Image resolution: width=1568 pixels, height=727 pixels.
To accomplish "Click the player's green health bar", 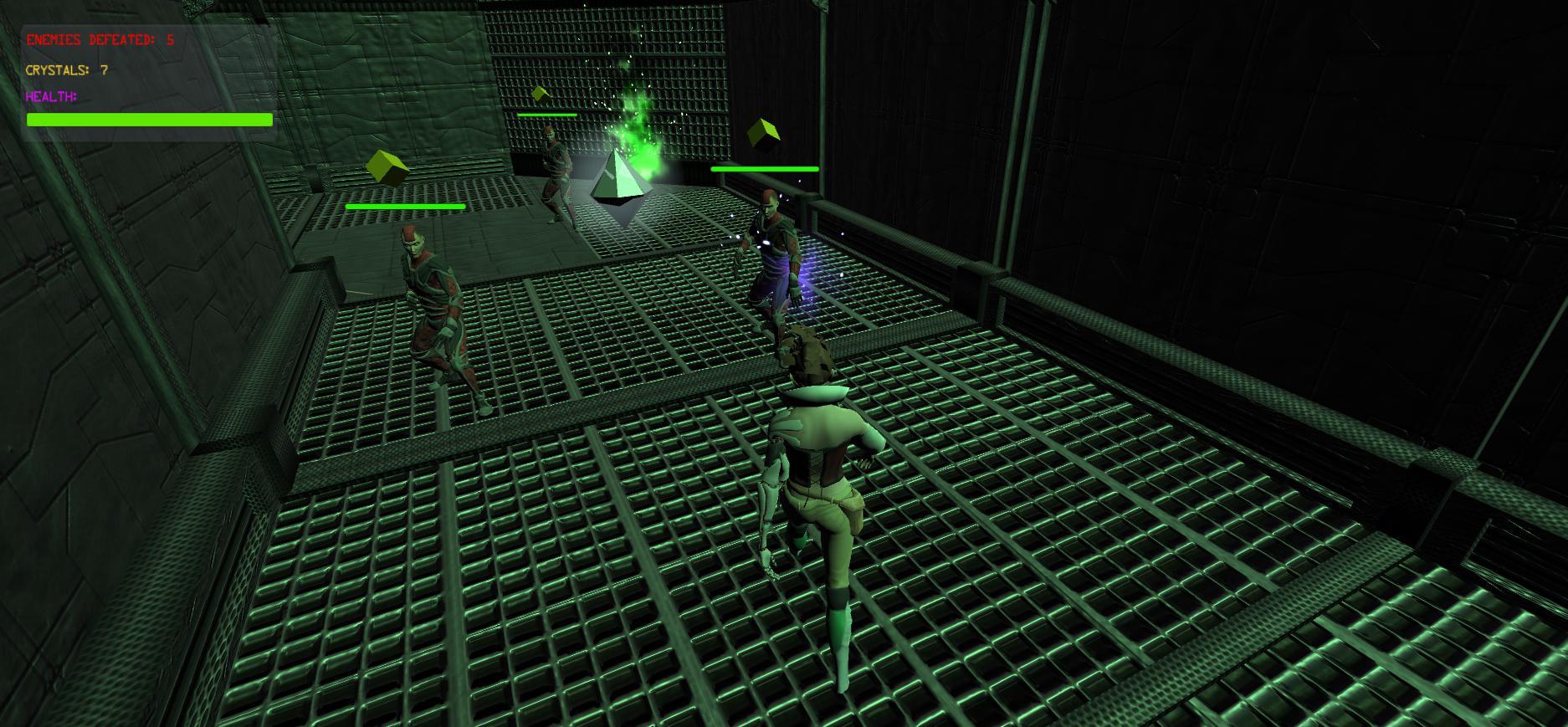I will coord(149,120).
